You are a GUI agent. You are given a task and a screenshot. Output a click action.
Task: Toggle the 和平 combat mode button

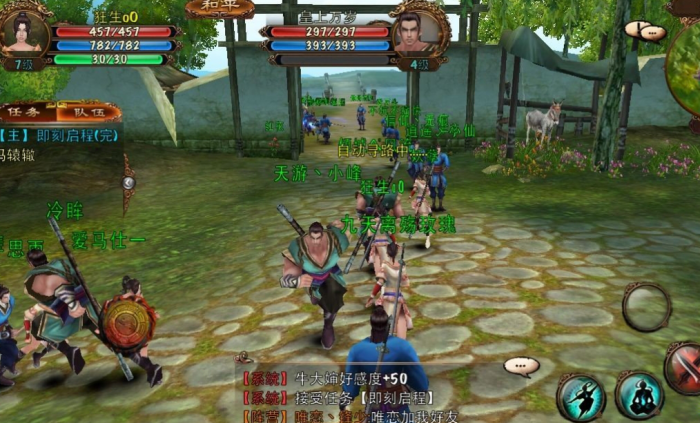[219, 7]
